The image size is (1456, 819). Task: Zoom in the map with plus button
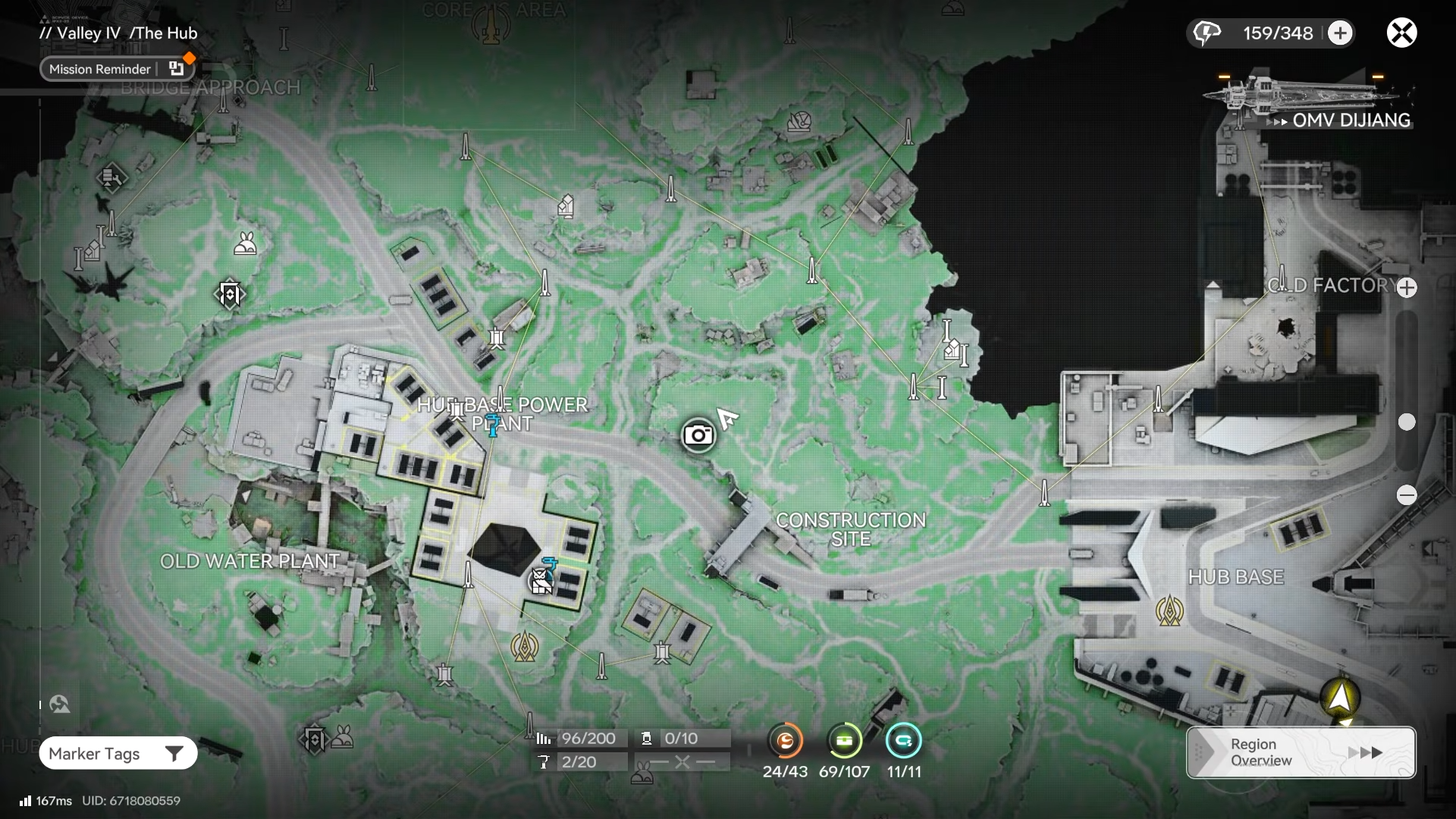click(1407, 288)
